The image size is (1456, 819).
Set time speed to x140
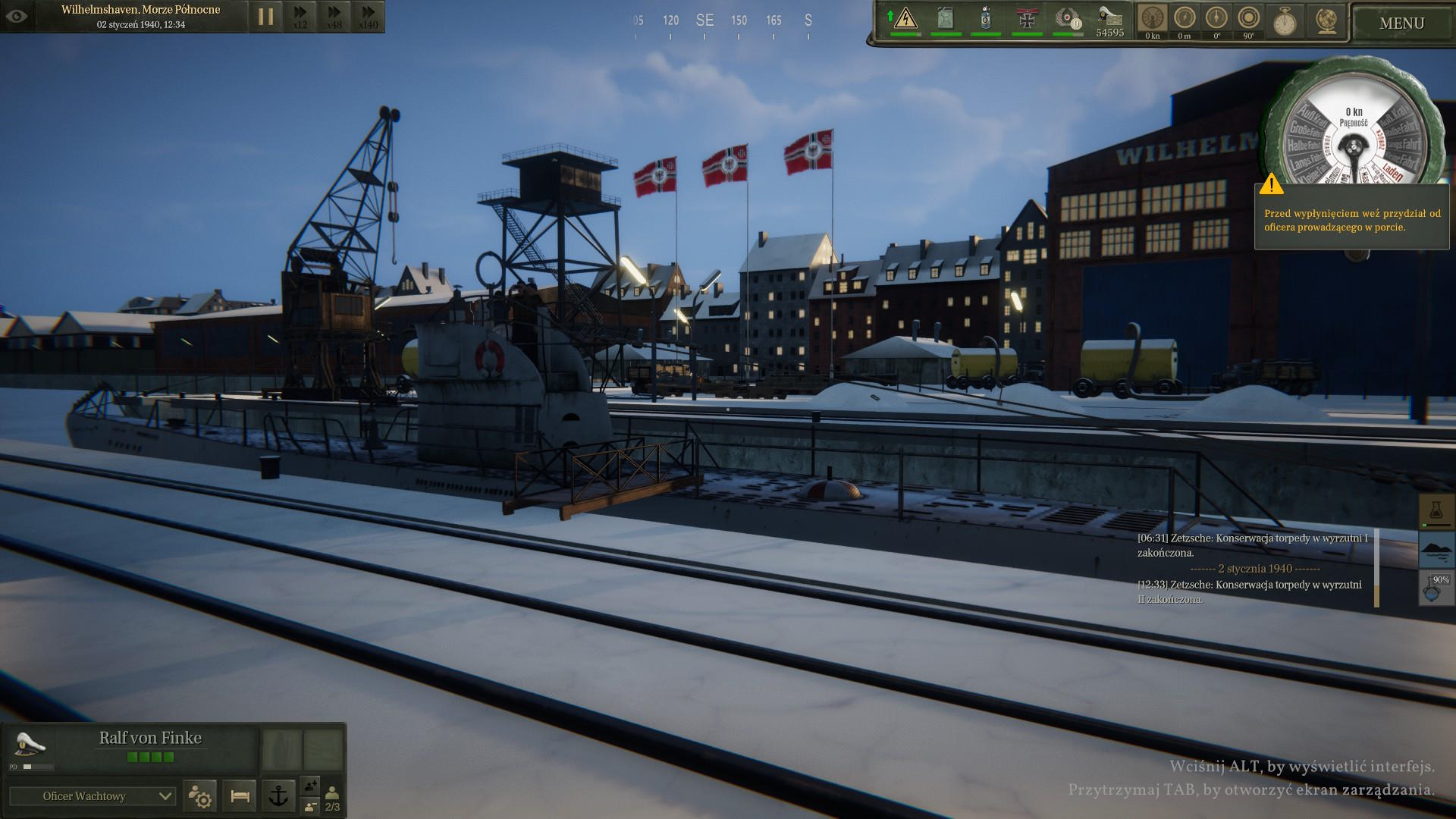click(368, 16)
